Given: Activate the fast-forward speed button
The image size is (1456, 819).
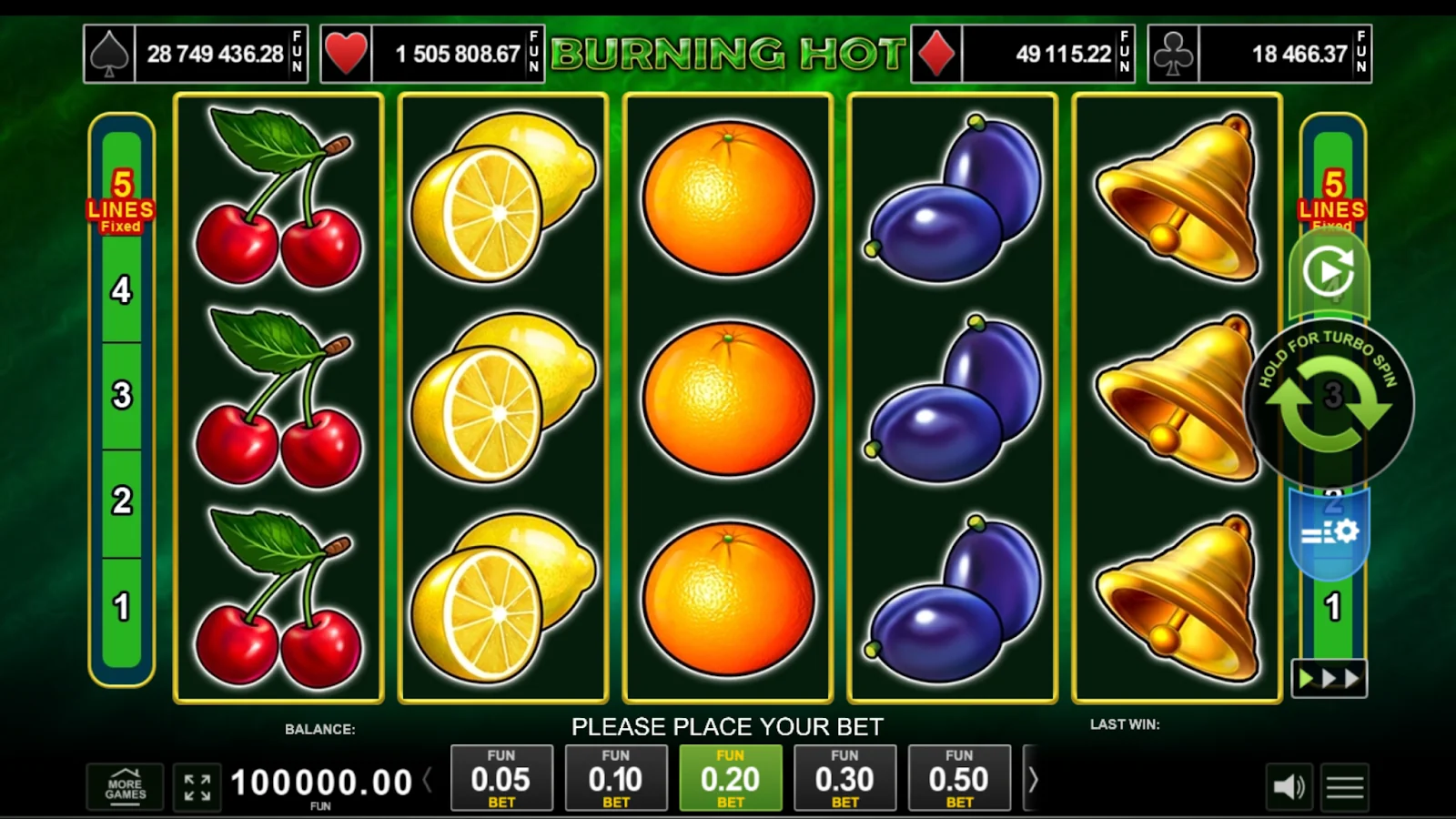Looking at the screenshot, I should point(1329,679).
